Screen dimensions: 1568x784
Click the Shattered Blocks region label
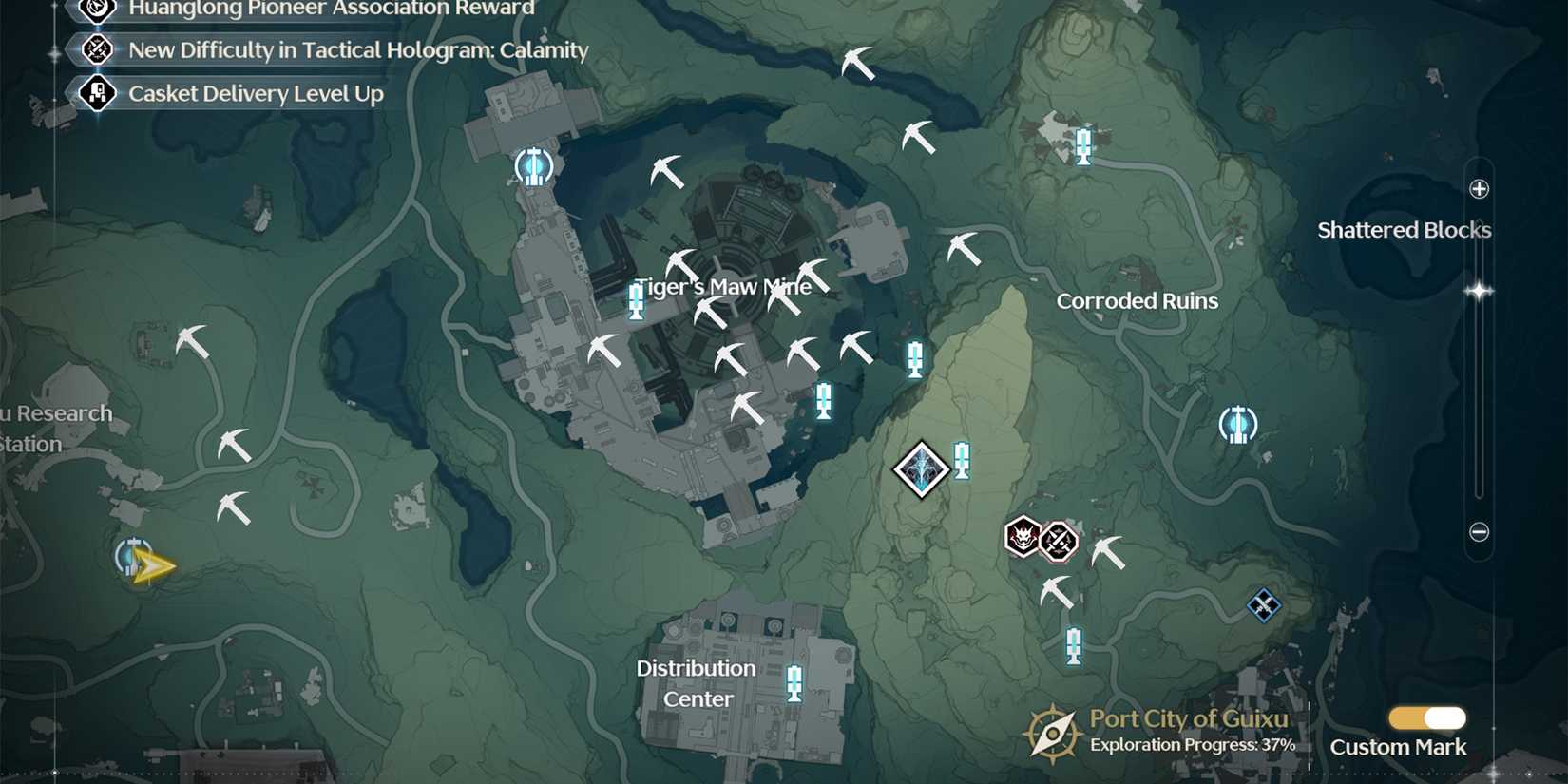coord(1405,229)
